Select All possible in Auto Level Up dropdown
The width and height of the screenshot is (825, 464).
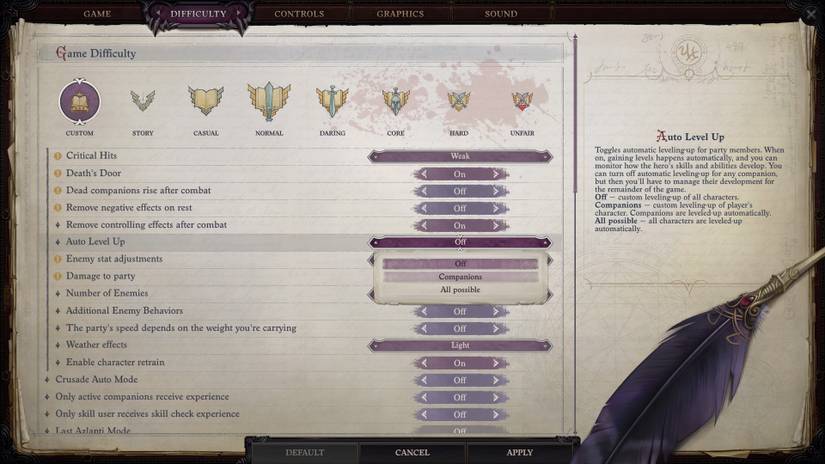tap(460, 290)
